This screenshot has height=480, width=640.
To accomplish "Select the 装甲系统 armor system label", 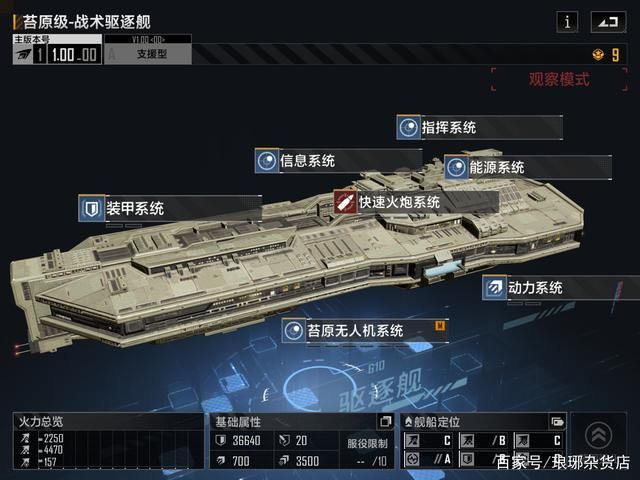I will coord(168,208).
